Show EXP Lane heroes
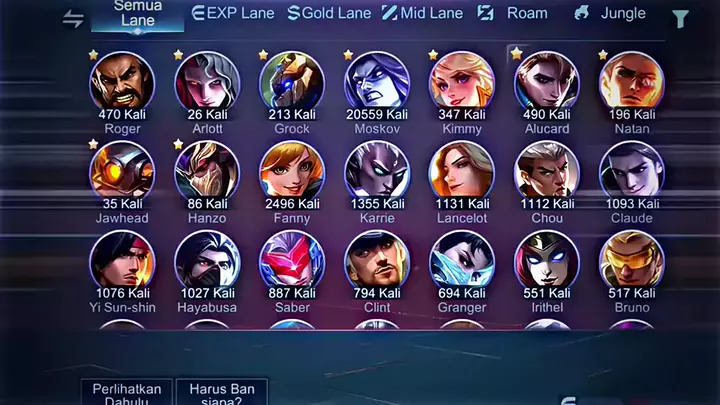720x405 pixels. 235,14
